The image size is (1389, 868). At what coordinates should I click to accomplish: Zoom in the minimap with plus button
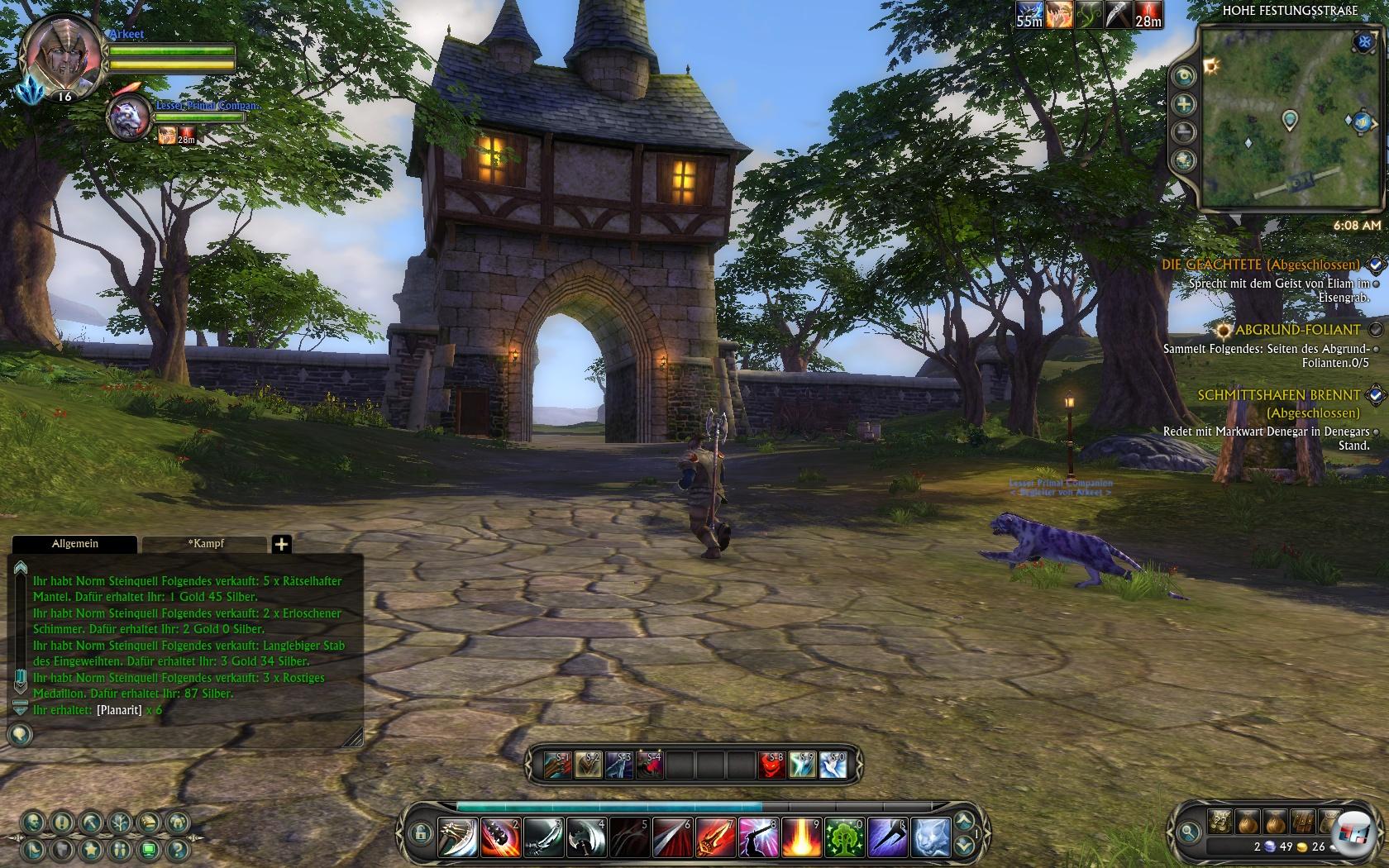click(1185, 104)
